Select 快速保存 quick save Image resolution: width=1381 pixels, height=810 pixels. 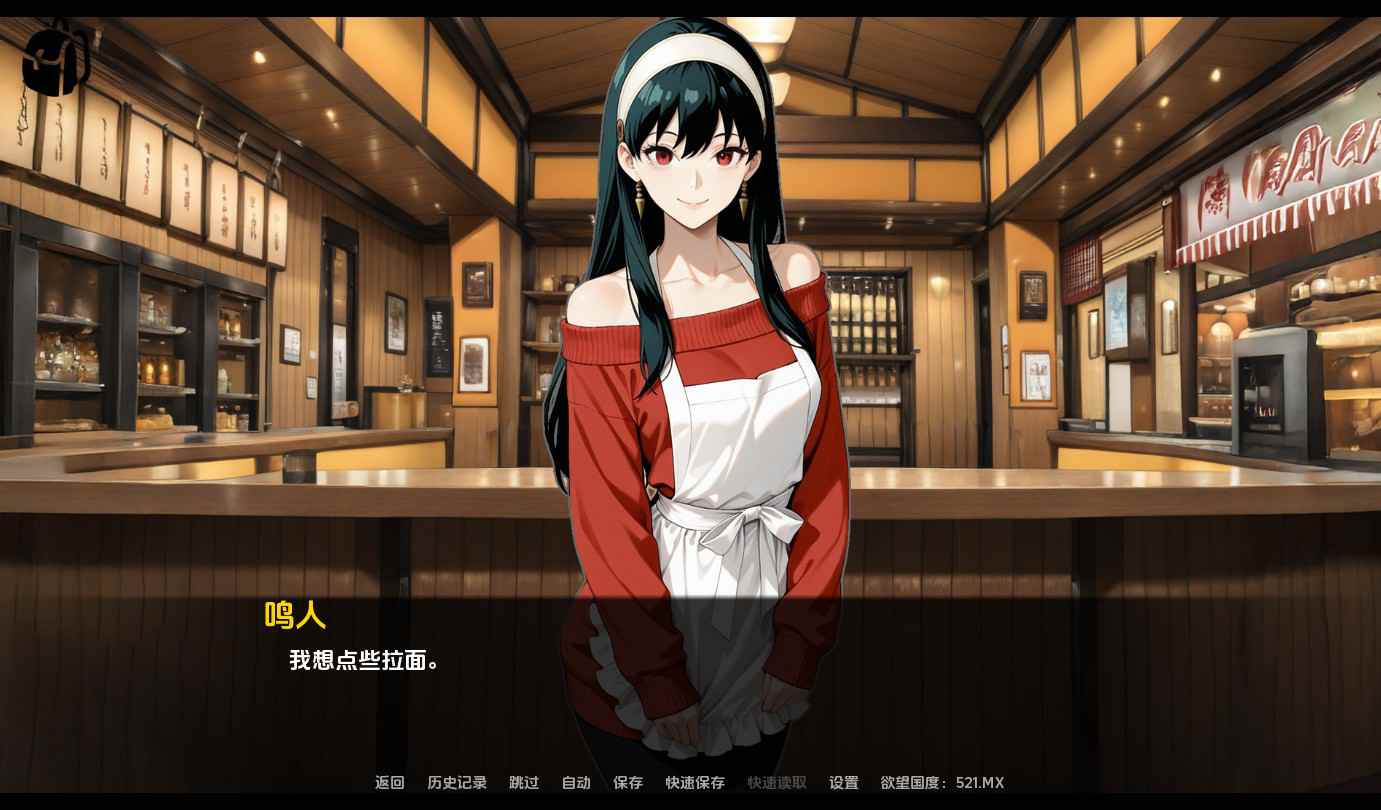click(695, 783)
